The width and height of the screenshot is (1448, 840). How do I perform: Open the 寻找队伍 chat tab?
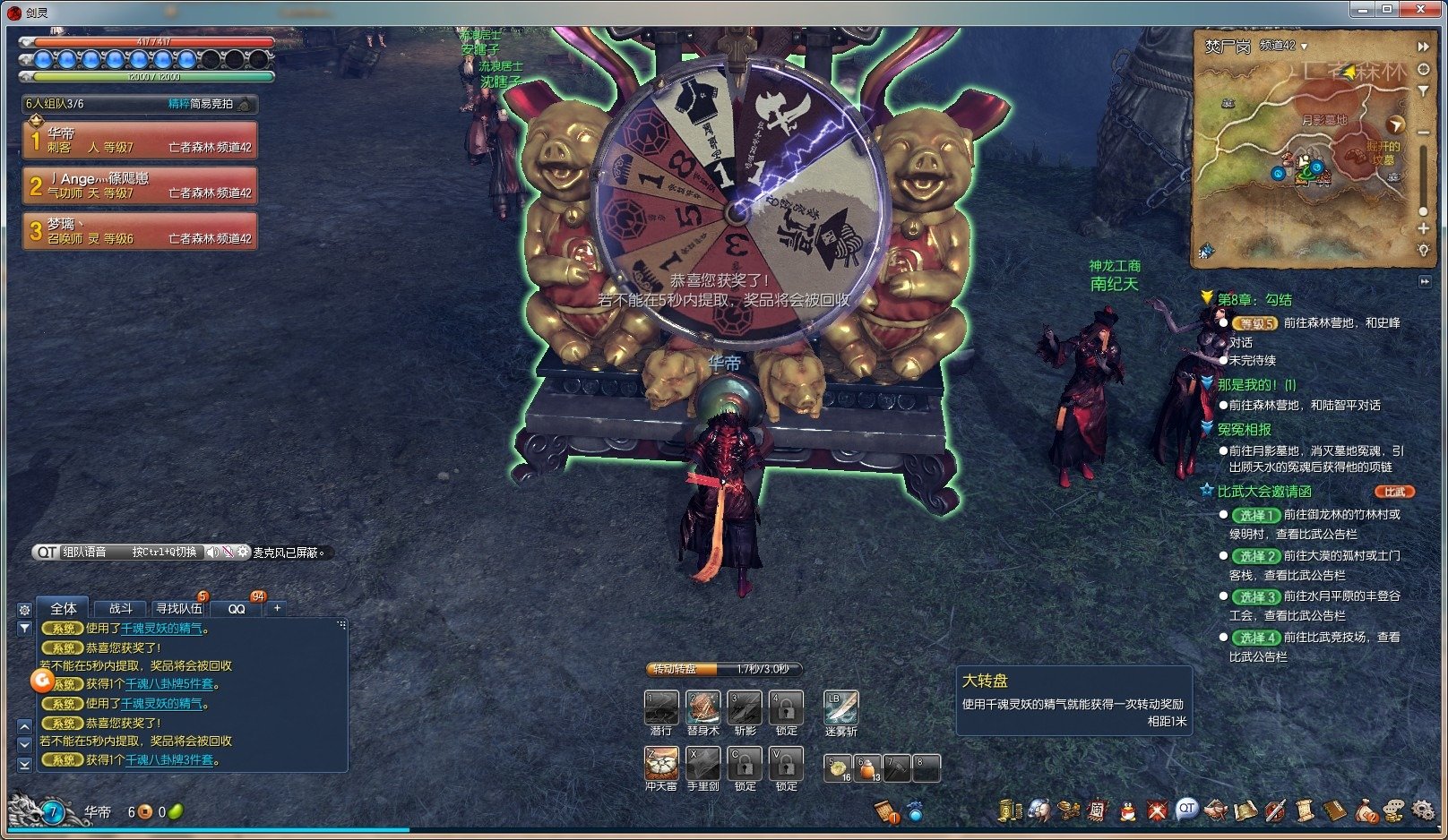(178, 608)
